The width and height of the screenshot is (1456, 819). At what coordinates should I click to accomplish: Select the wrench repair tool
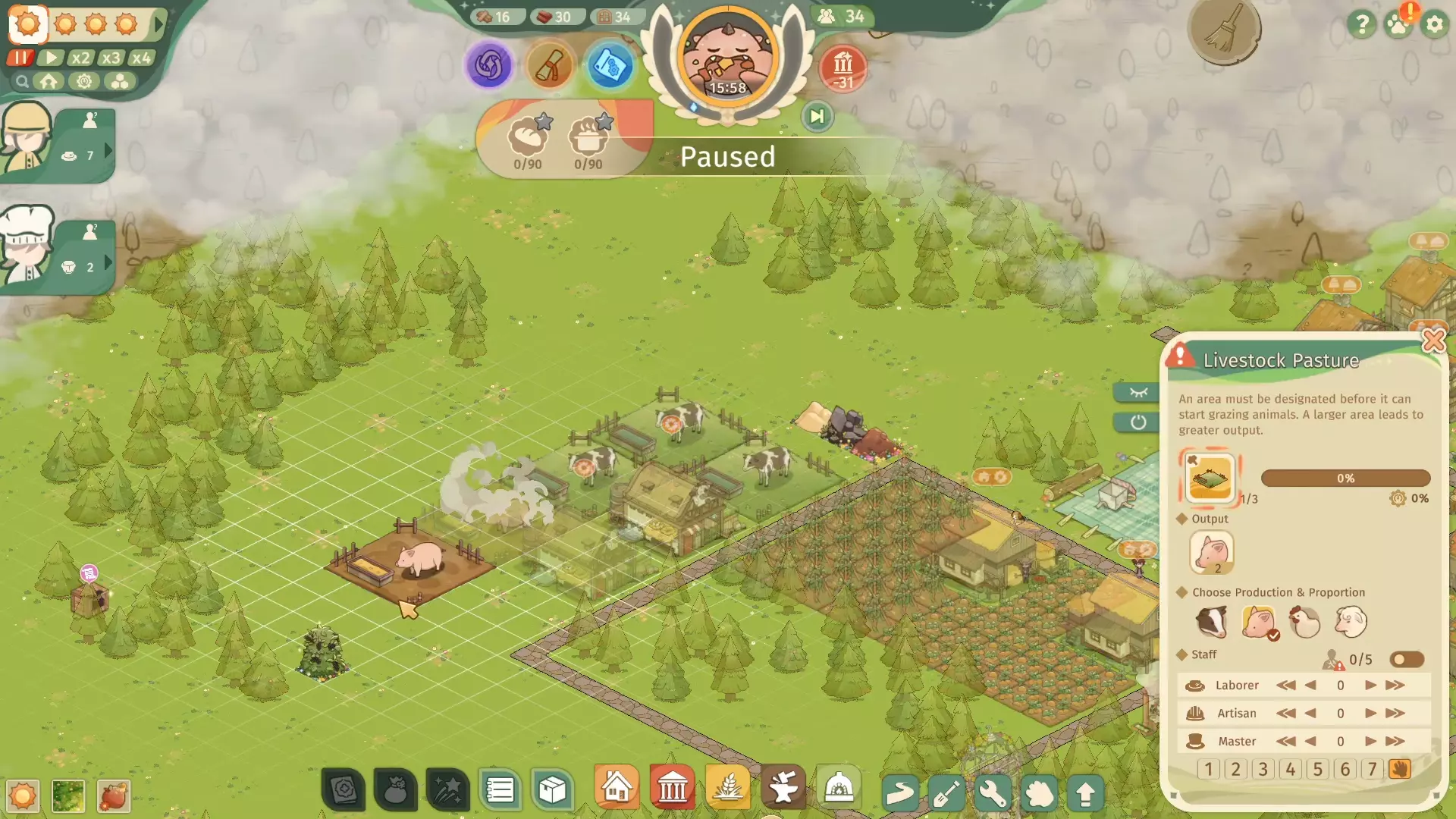(993, 793)
